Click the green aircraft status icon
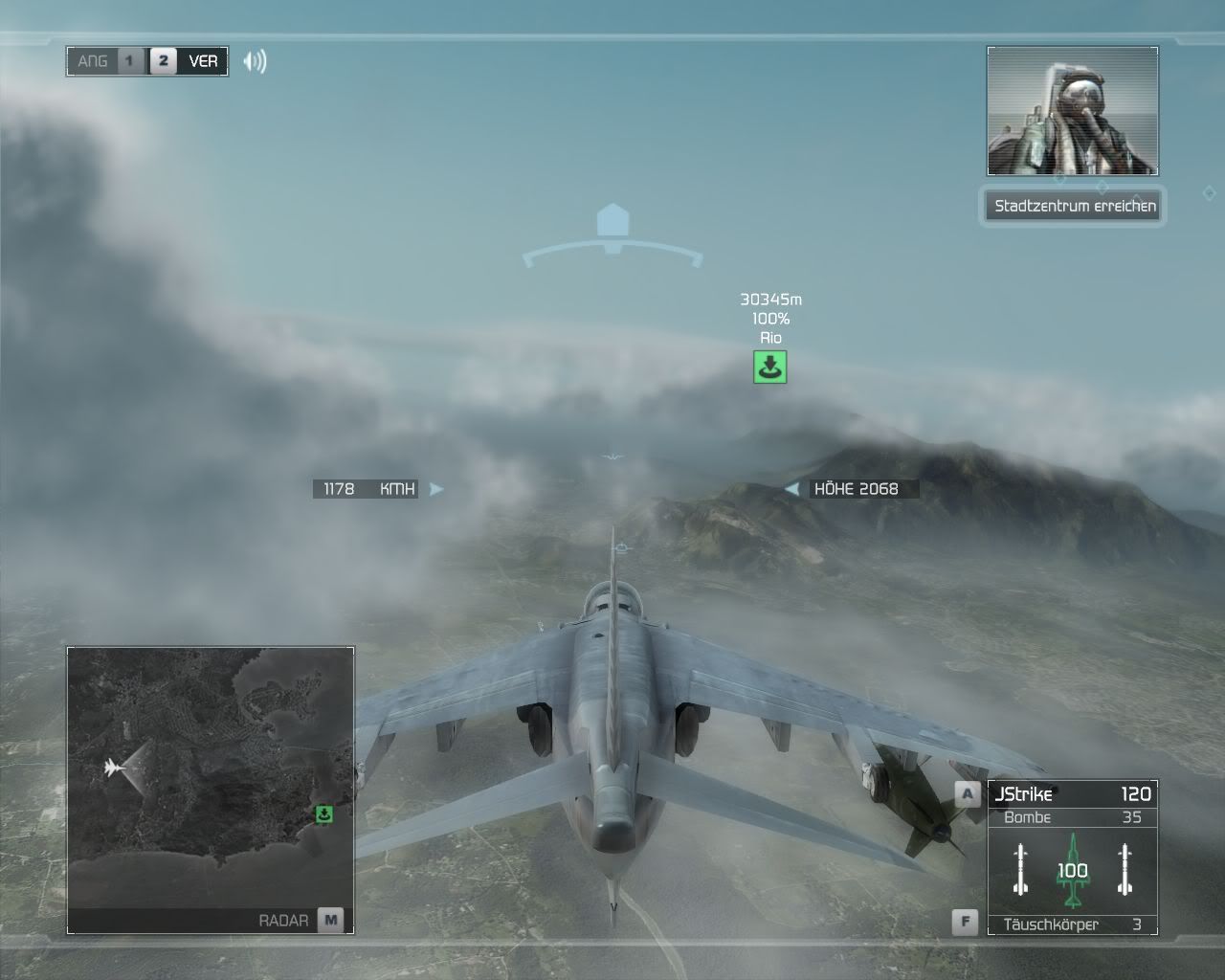This screenshot has height=980, width=1225. pyautogui.click(x=1073, y=870)
